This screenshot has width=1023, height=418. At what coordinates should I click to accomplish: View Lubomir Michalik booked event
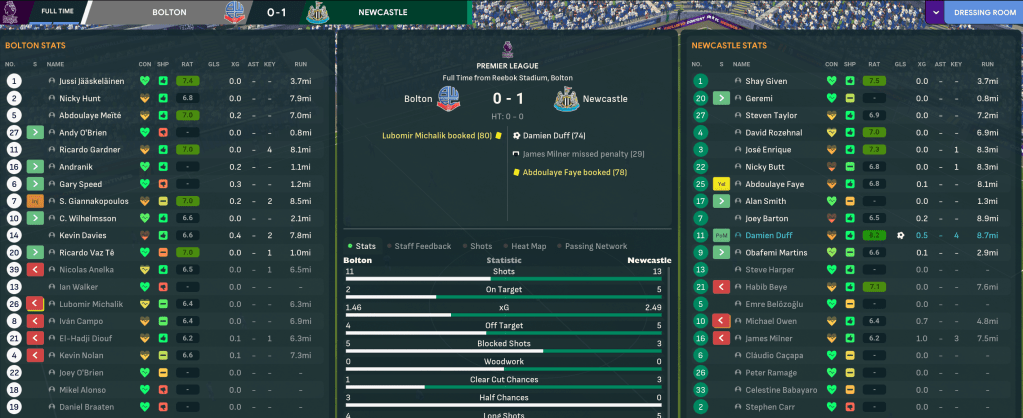(436, 134)
